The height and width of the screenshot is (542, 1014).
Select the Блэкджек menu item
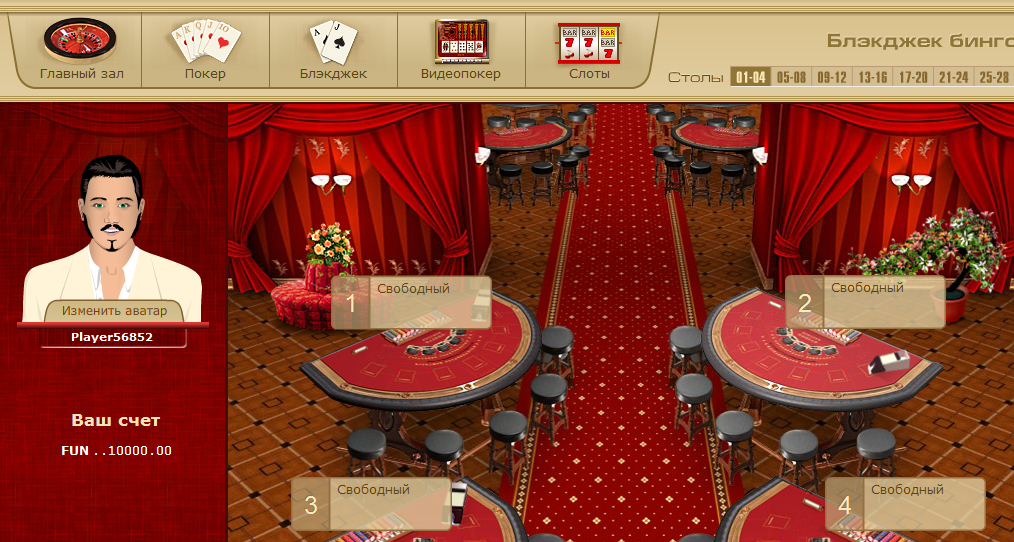point(333,49)
